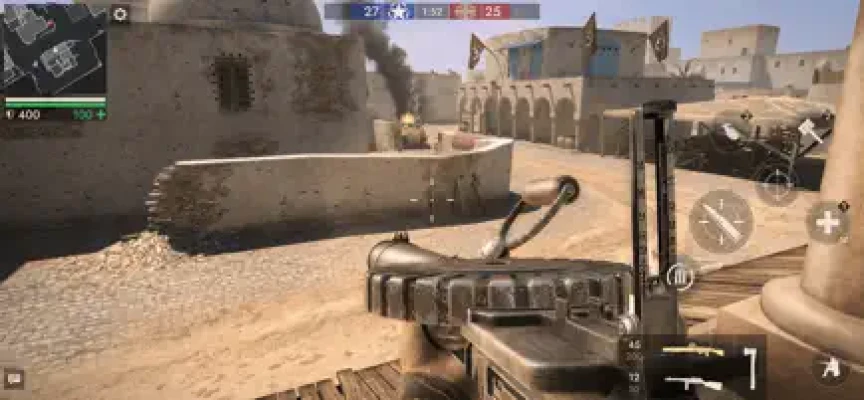Tap the reload magazine button
Image resolution: width=864 pixels, height=400 pixels.
680,275
